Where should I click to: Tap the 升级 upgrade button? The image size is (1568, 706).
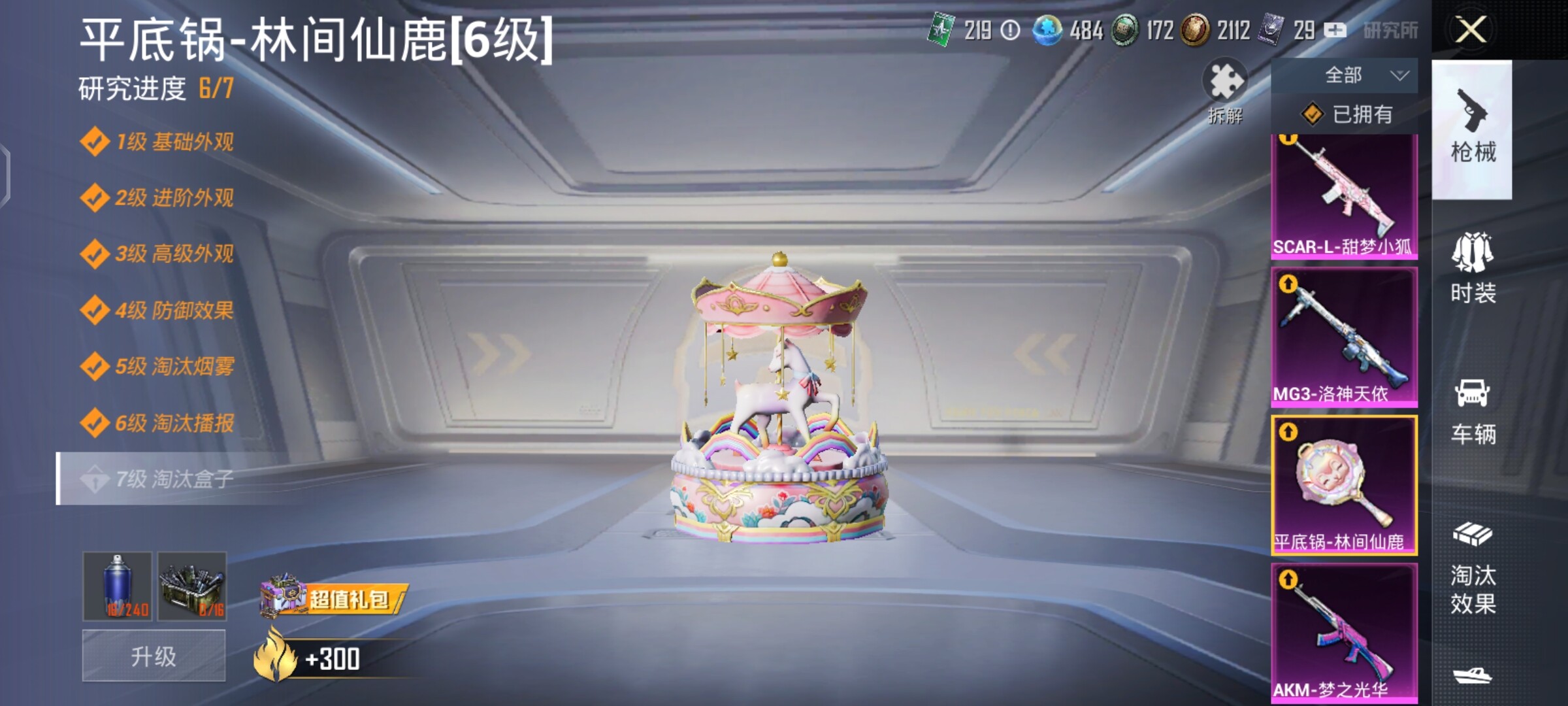pyautogui.click(x=154, y=656)
